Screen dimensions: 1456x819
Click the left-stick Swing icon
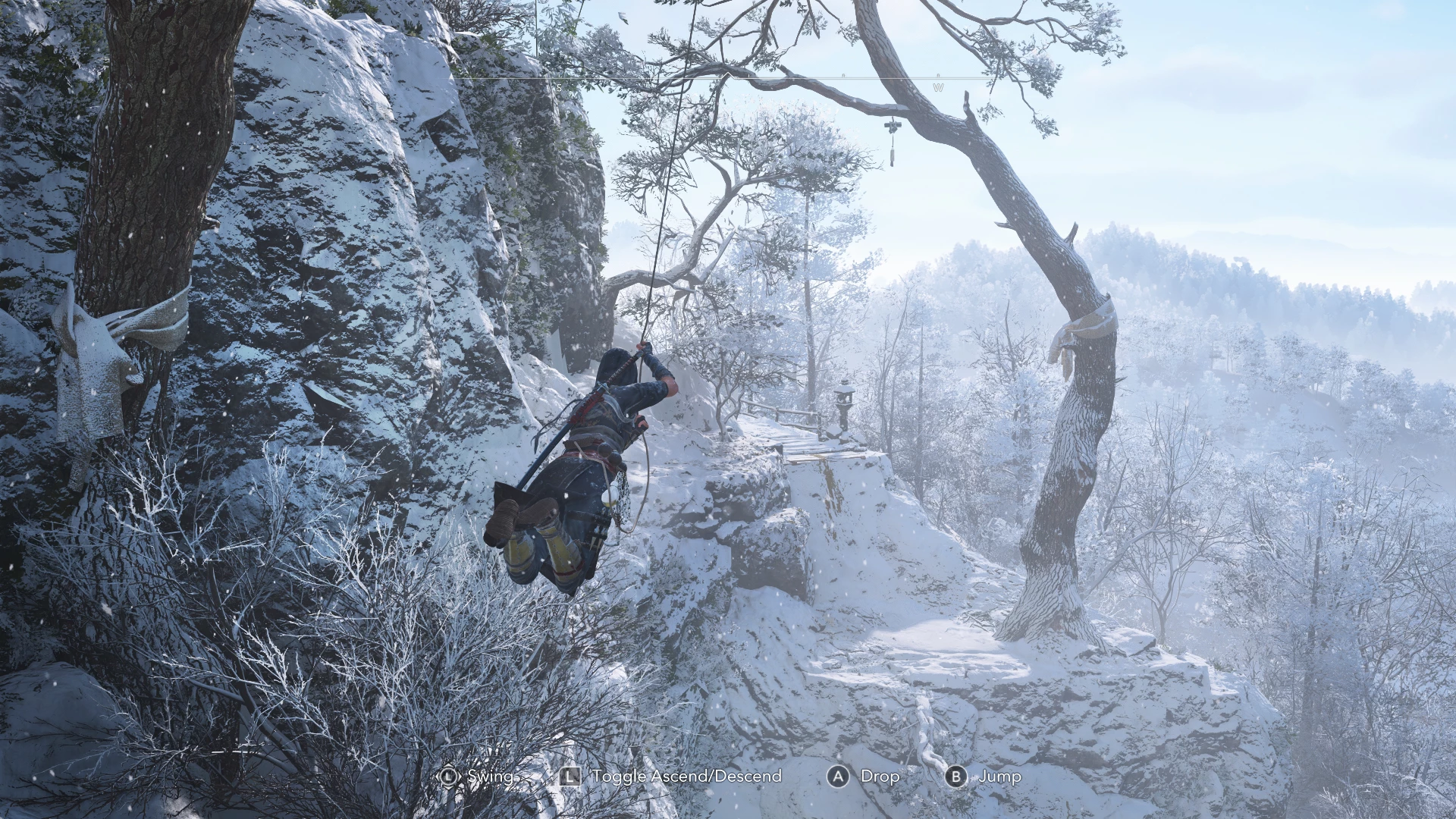tap(450, 776)
